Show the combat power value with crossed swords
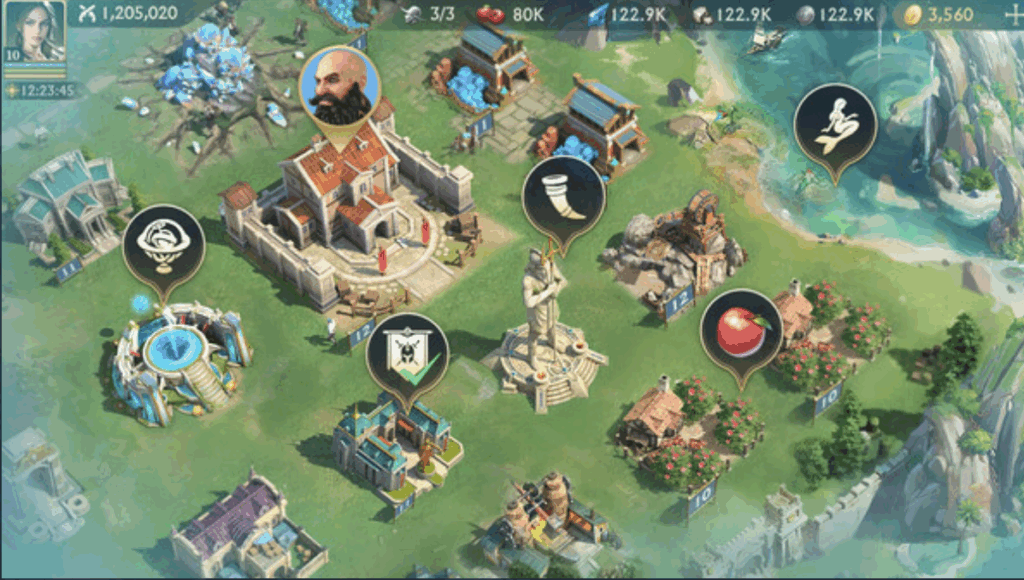This screenshot has width=1024, height=580. [128, 13]
